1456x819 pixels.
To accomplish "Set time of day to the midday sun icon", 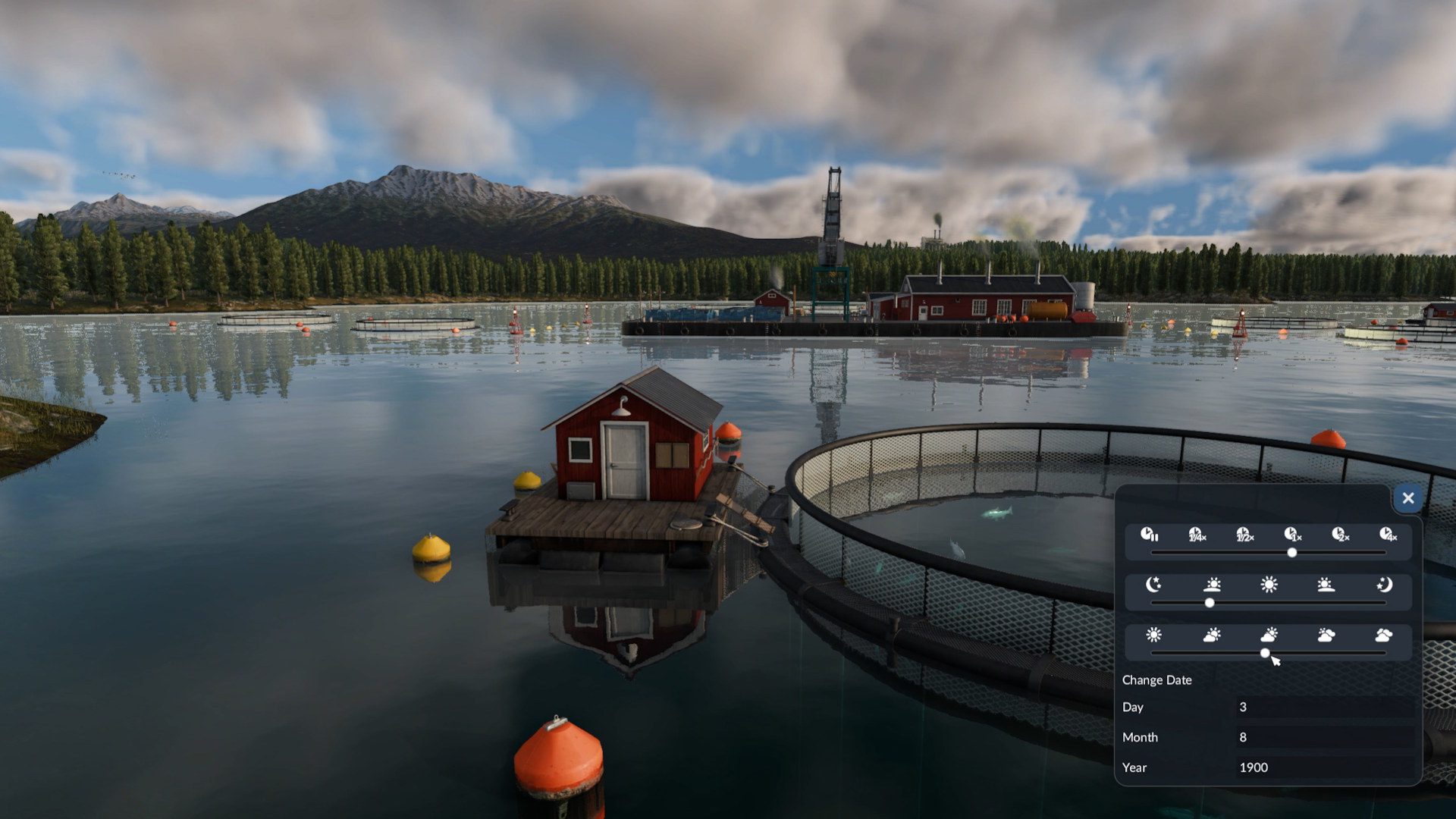I will coord(1269,585).
